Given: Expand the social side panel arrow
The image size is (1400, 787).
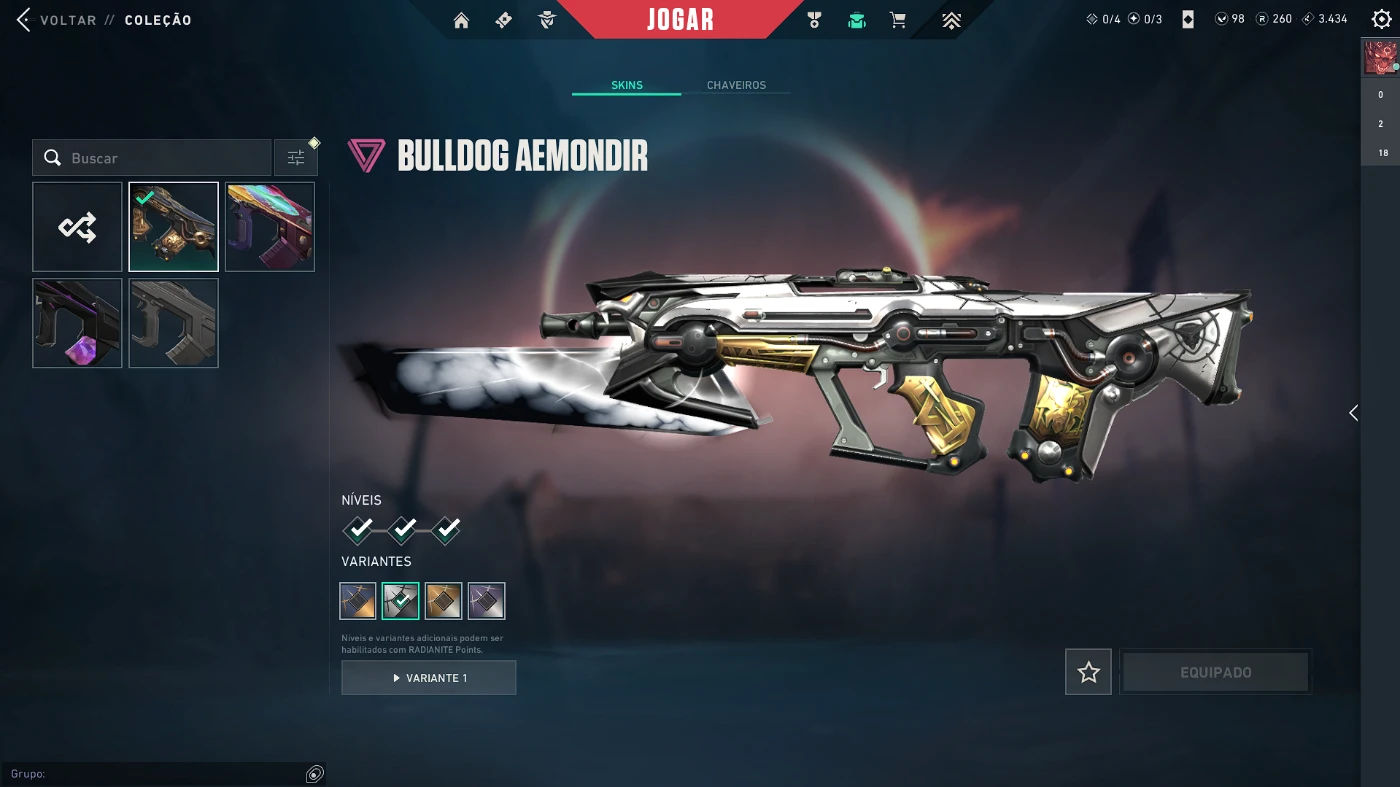Looking at the screenshot, I should click(x=1353, y=413).
